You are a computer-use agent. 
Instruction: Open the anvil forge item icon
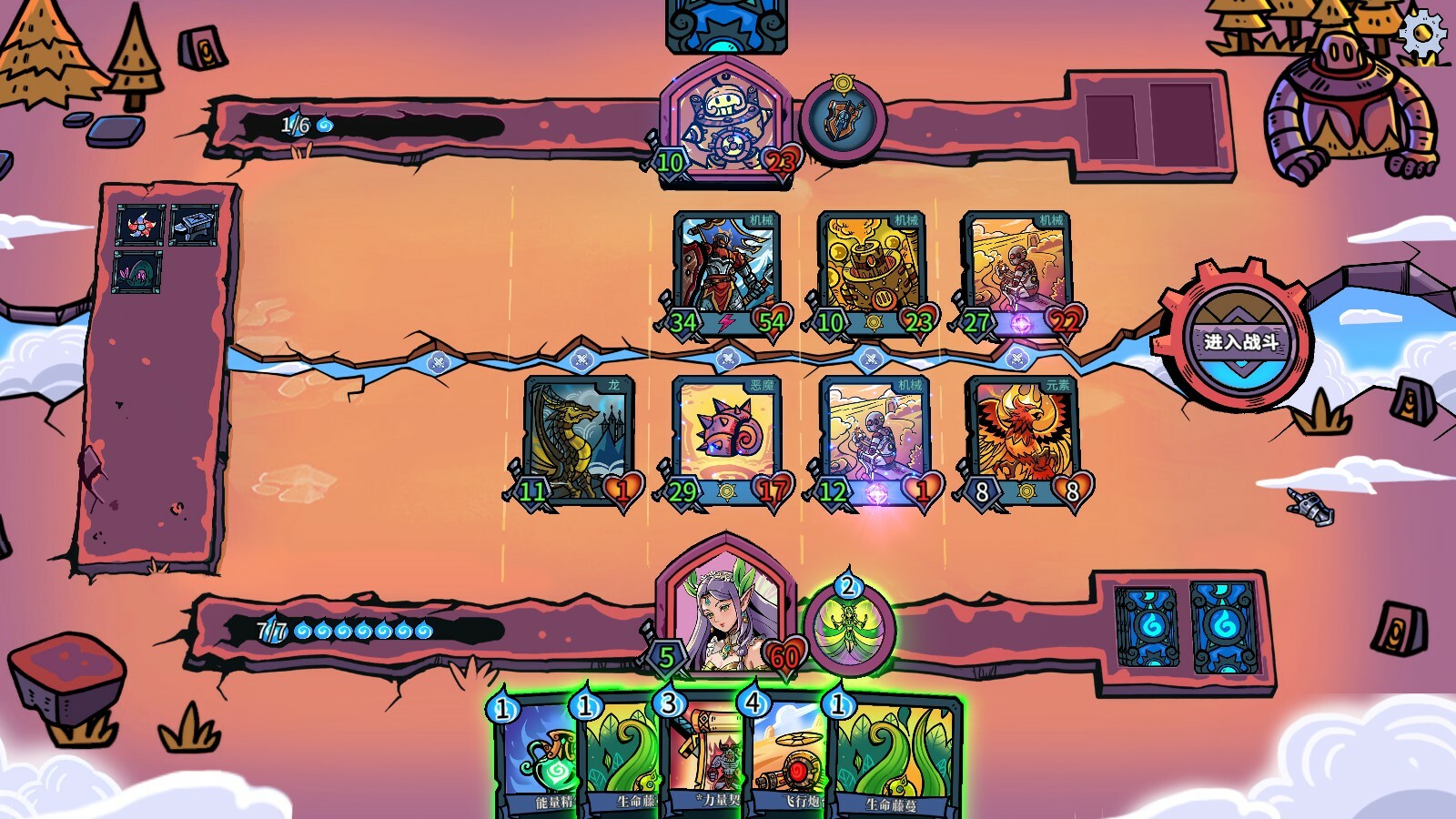(194, 224)
